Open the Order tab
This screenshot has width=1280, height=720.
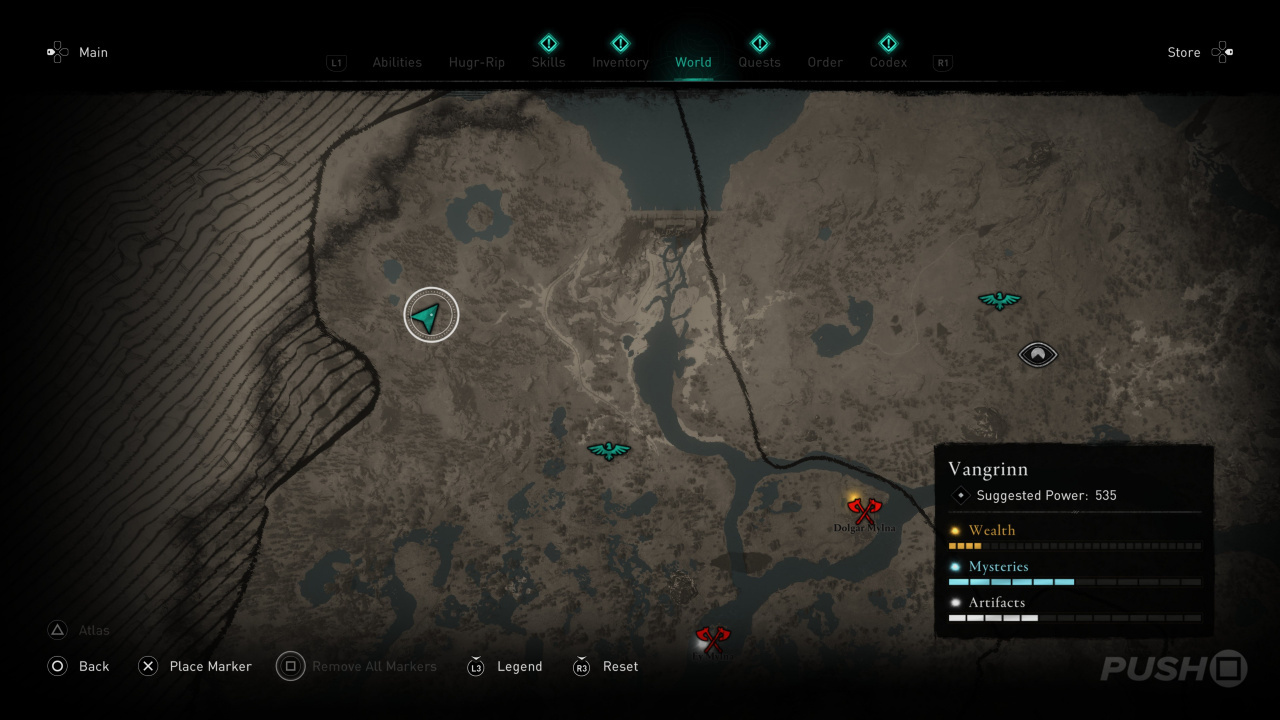click(x=825, y=62)
